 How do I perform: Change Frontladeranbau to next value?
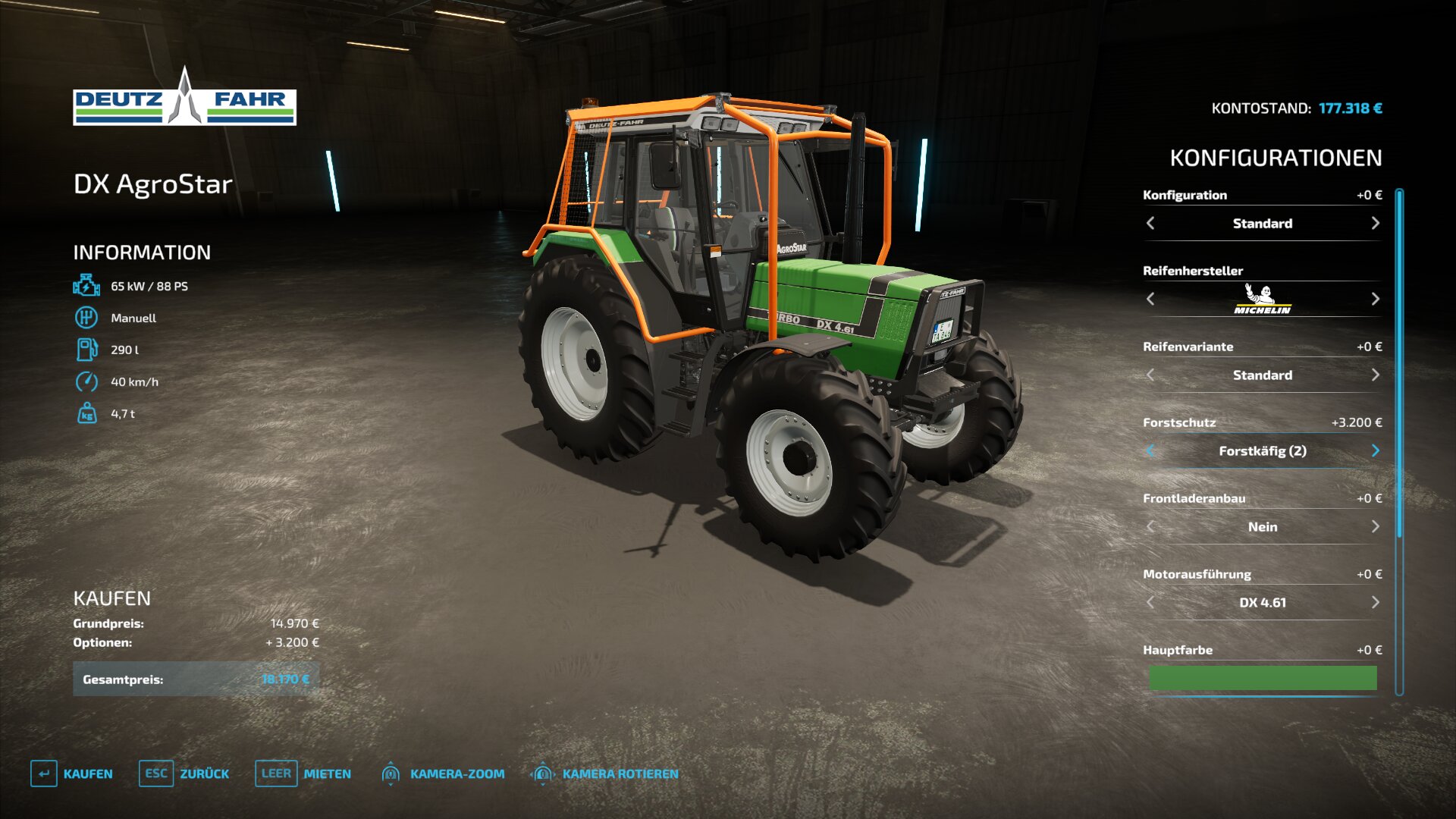[1375, 526]
